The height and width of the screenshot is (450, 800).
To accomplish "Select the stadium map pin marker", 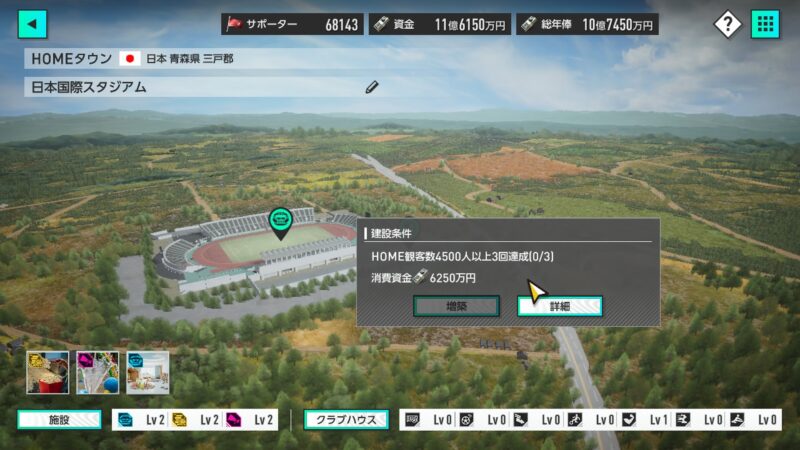I will click(281, 221).
